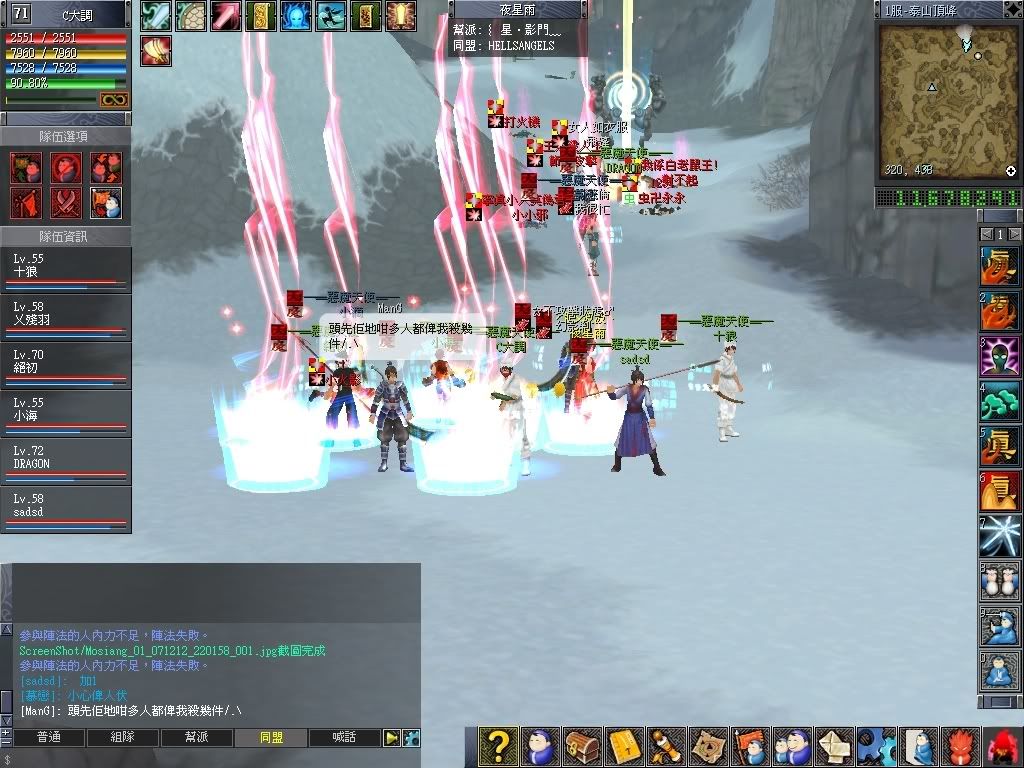Open the yellow question mark help button
This screenshot has width=1024, height=768.
pos(497,746)
